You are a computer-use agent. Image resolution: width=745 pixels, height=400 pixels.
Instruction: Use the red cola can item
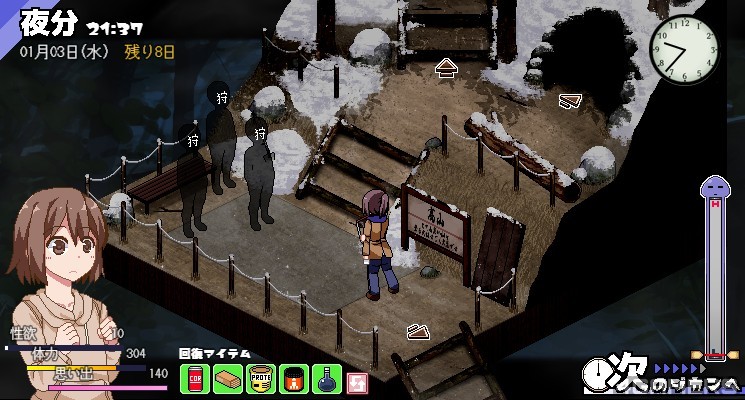point(194,380)
